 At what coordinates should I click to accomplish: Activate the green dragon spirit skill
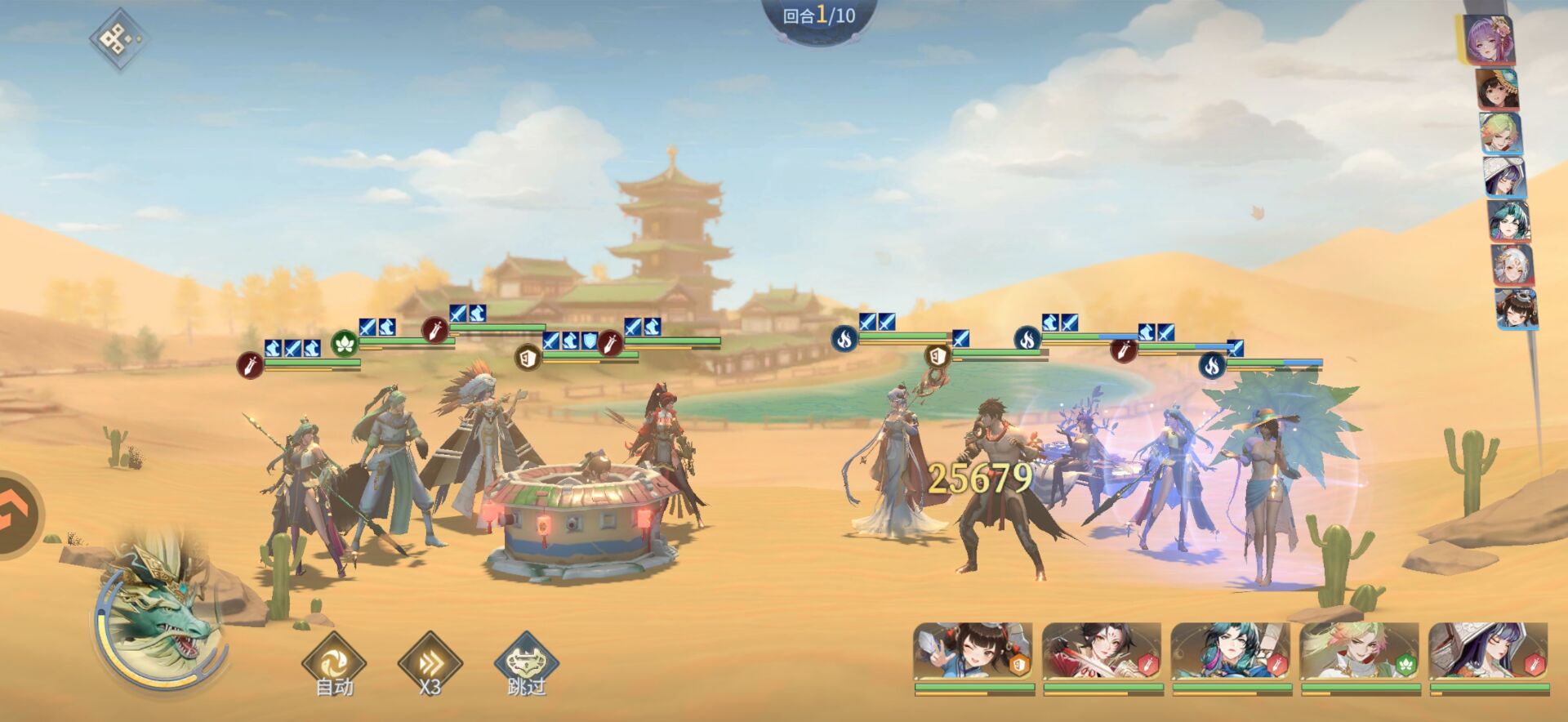pyautogui.click(x=160, y=619)
